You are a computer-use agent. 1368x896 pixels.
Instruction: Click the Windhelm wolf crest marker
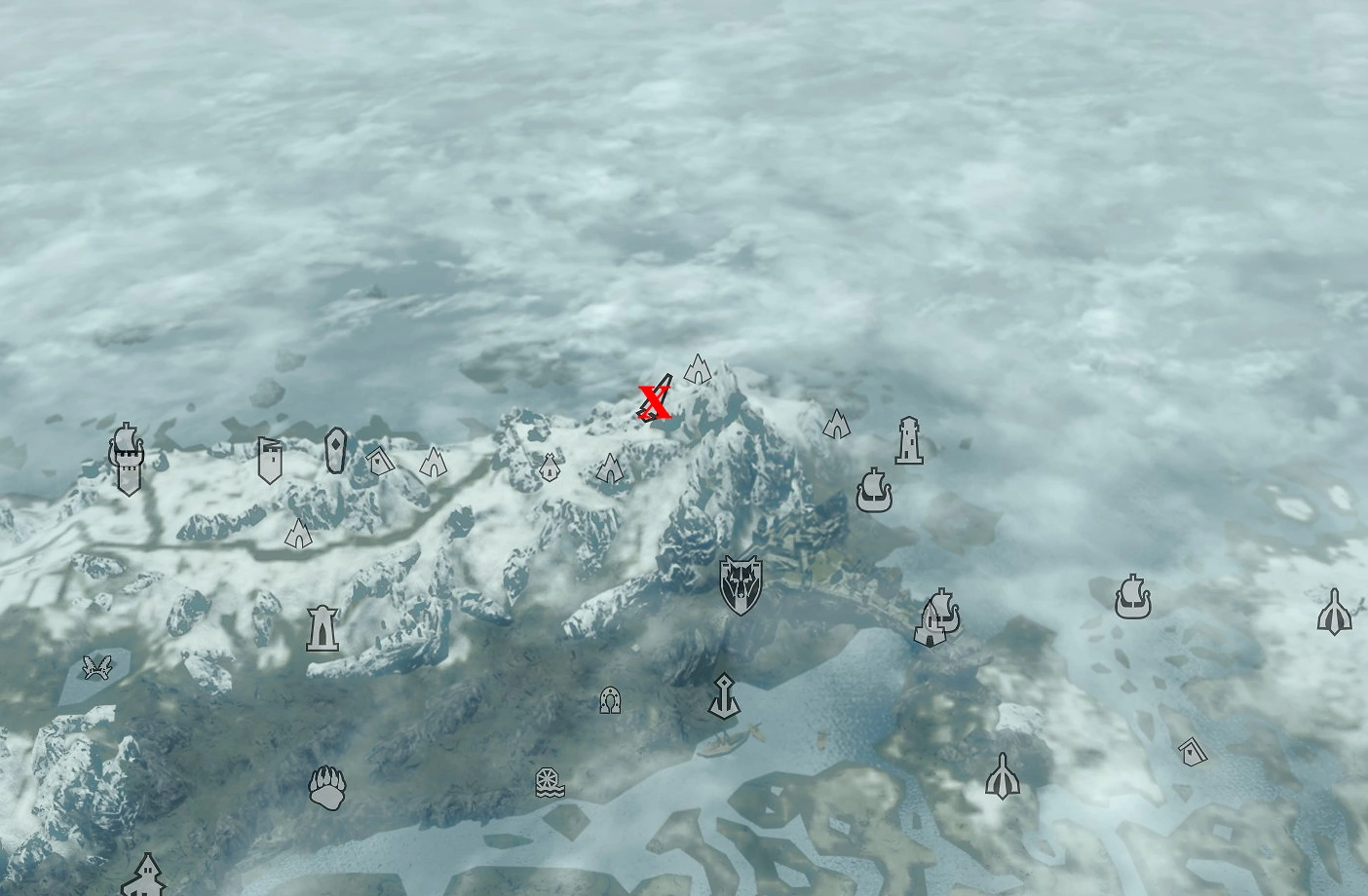click(741, 579)
